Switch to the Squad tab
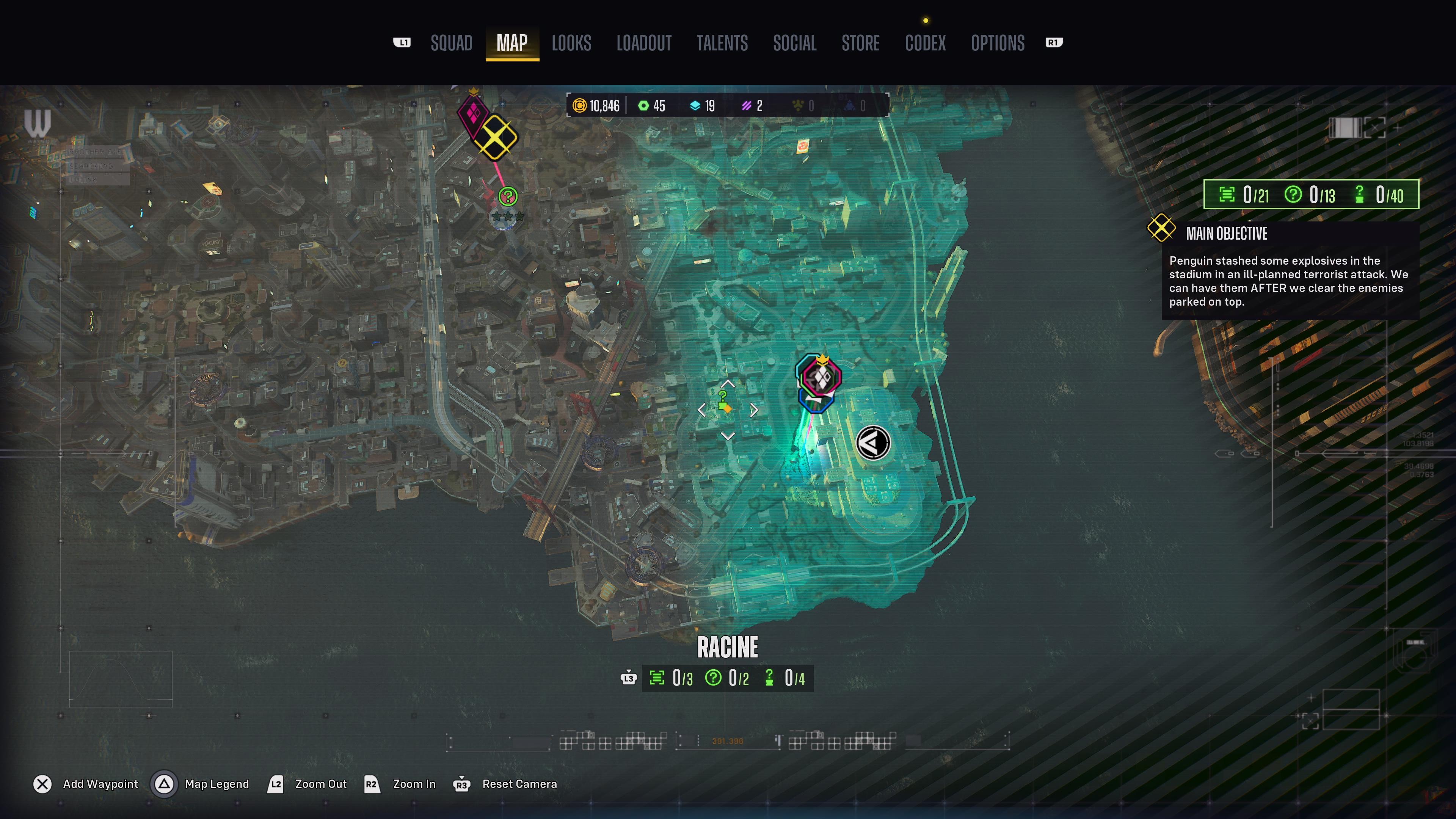The height and width of the screenshot is (819, 1456). (451, 43)
